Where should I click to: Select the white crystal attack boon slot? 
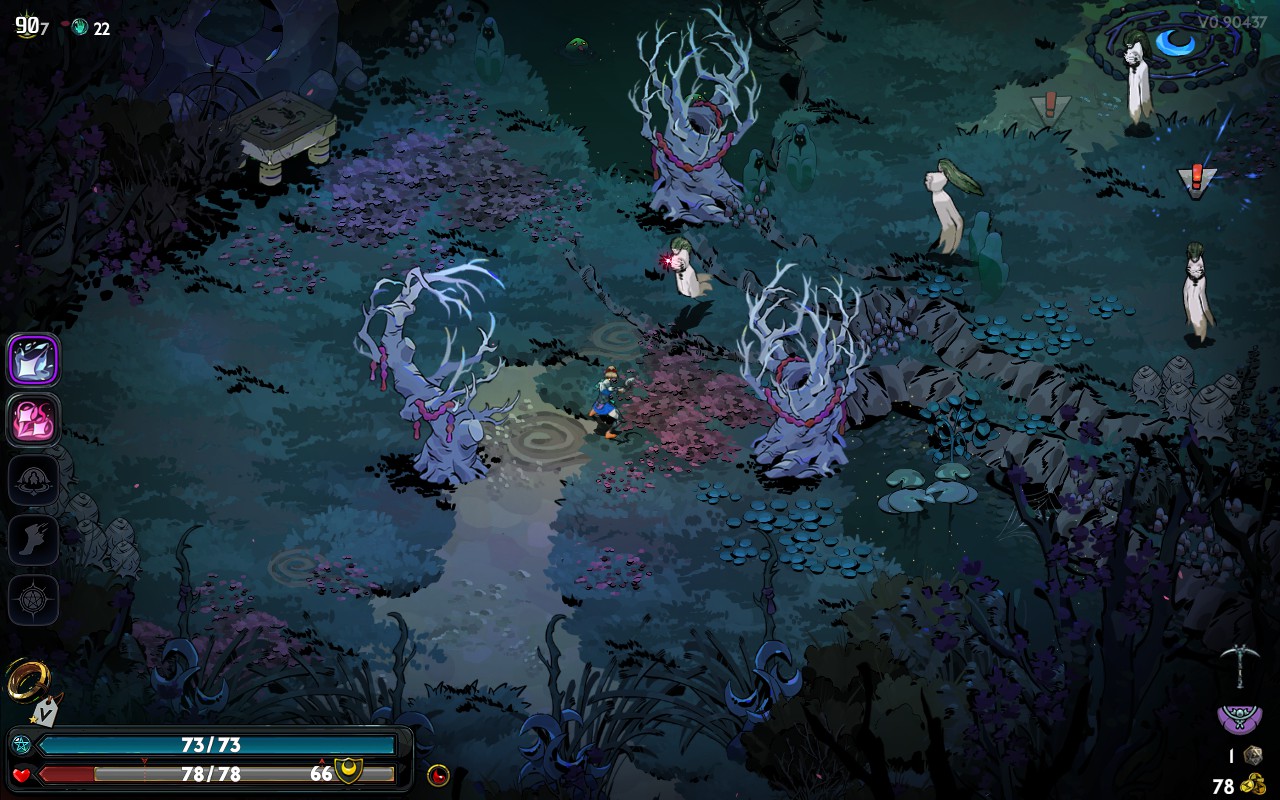(34, 360)
